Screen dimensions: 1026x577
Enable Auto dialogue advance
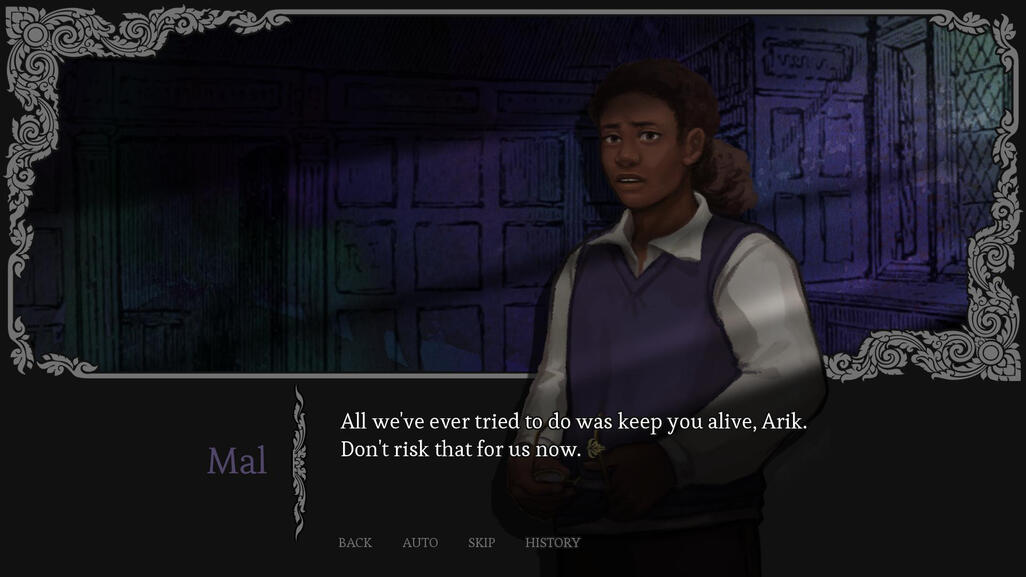(x=420, y=543)
